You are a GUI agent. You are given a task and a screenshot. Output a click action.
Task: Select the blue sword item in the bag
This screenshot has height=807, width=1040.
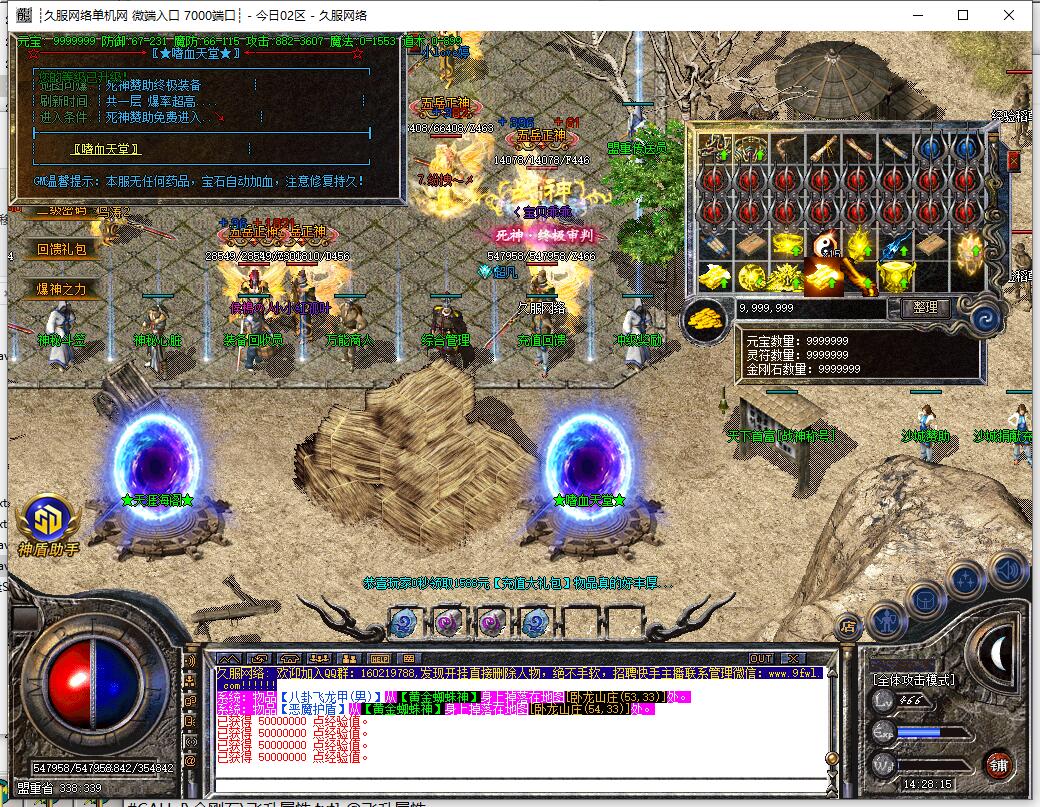(x=895, y=244)
